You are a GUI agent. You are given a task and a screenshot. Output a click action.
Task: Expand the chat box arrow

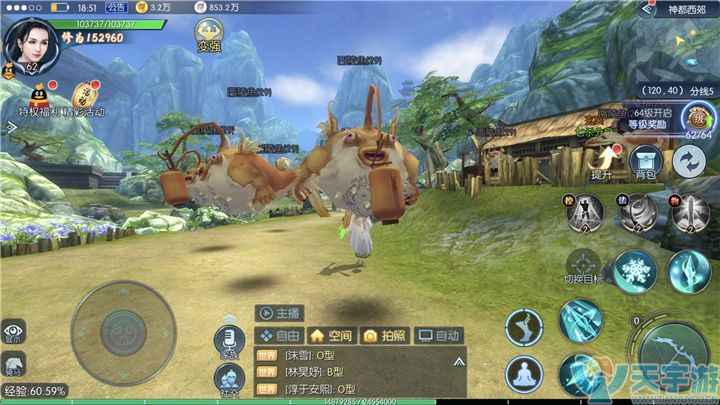point(458,360)
